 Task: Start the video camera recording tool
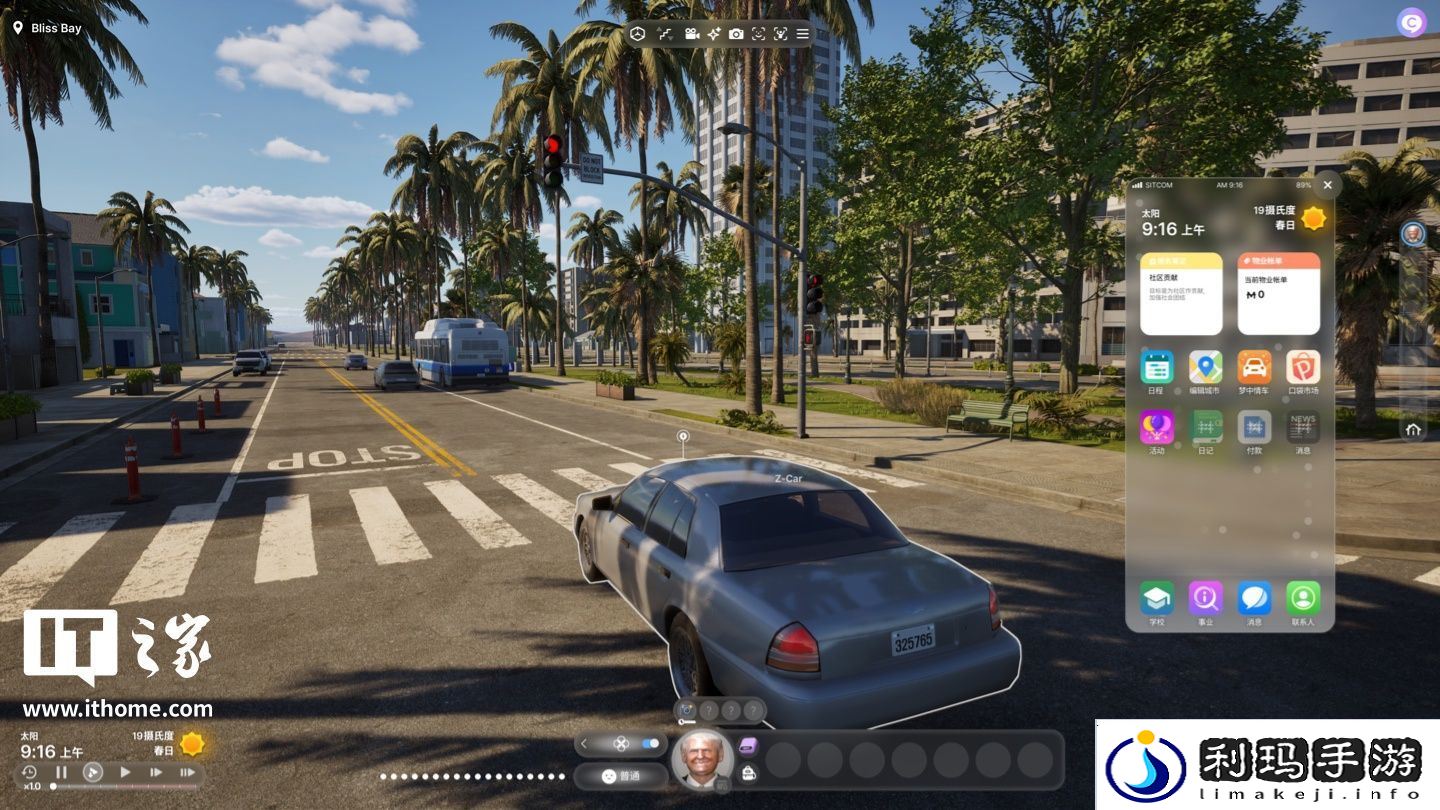(691, 34)
